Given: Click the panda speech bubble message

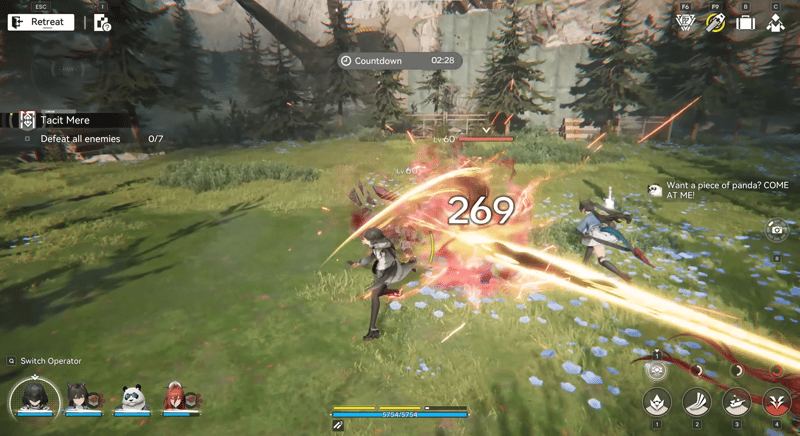Looking at the screenshot, I should pyautogui.click(x=712, y=190).
